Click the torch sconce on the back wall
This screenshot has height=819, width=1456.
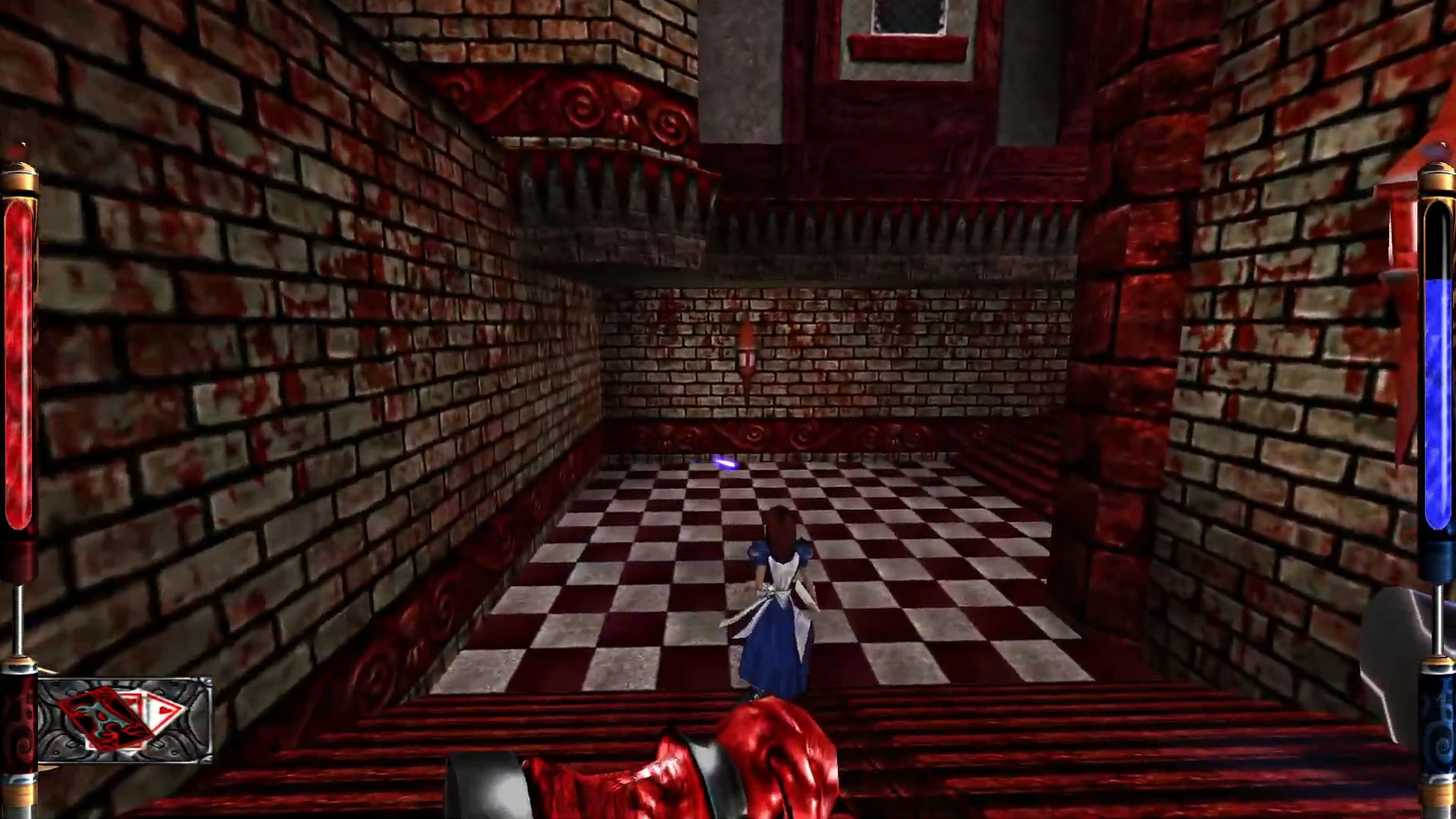click(747, 356)
